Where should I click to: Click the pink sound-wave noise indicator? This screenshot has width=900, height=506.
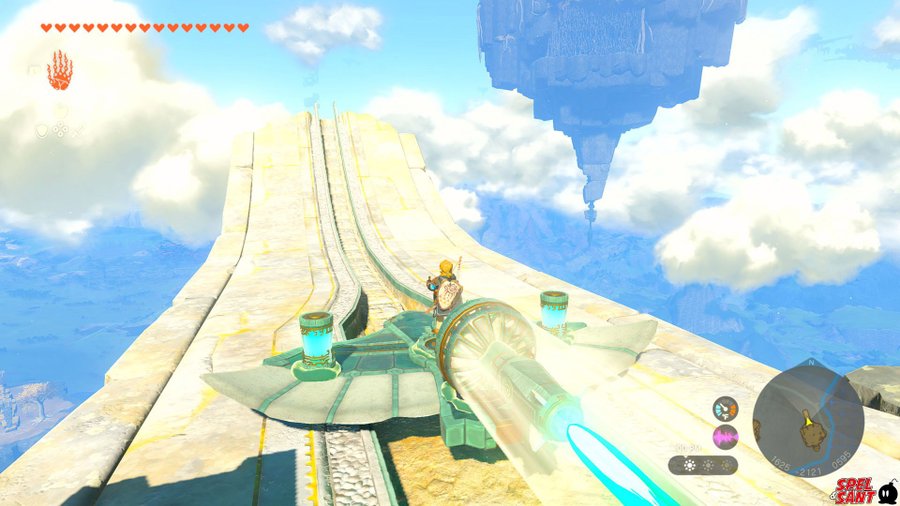click(x=725, y=436)
